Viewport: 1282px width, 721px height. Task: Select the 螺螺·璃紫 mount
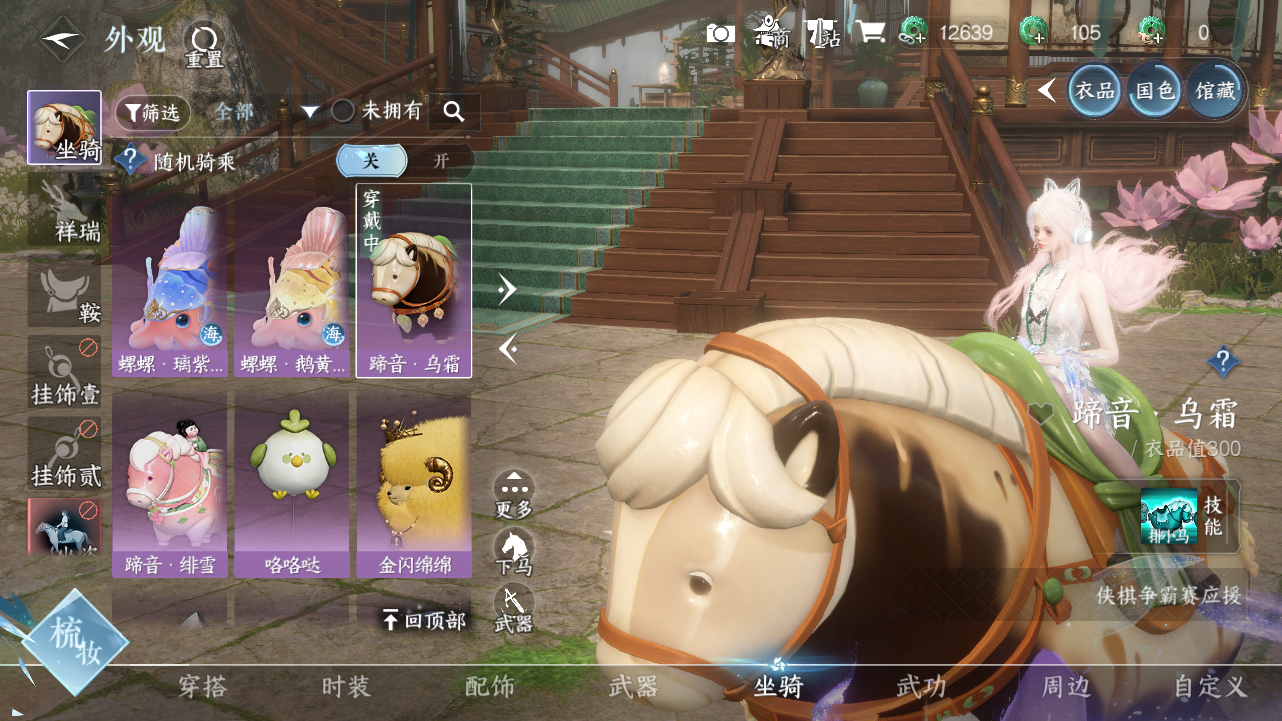[x=170, y=291]
